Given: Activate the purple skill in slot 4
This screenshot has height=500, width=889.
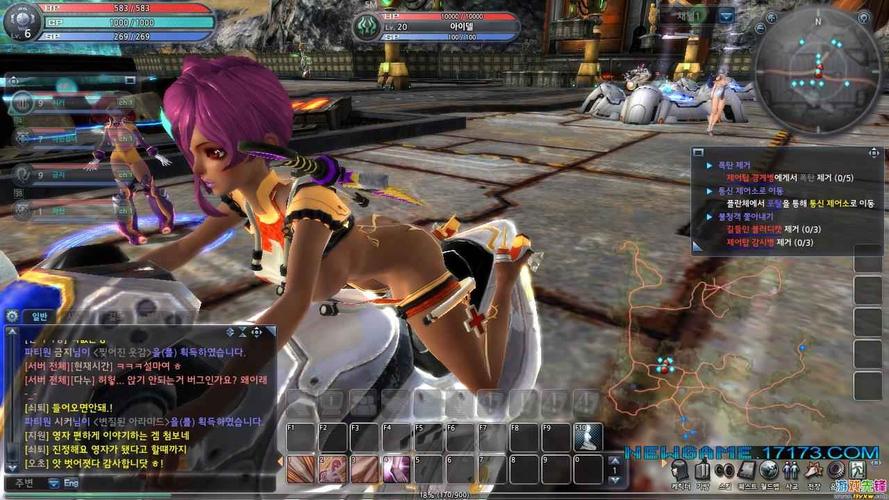Looking at the screenshot, I should (x=397, y=468).
